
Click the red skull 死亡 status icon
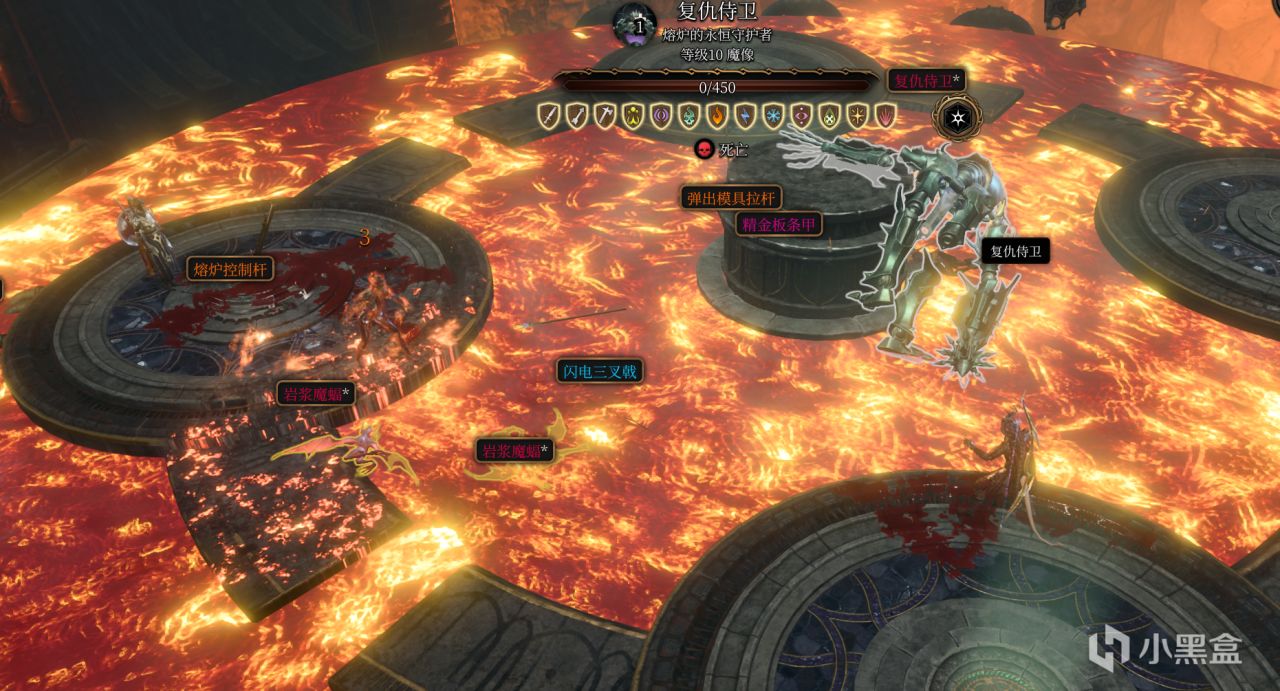pos(704,150)
